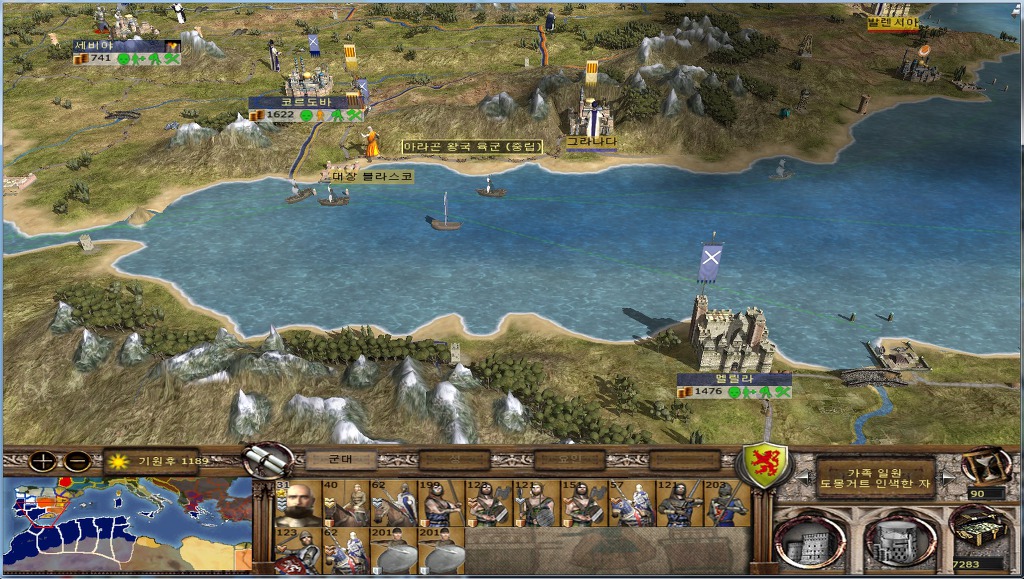
Task: Click the Mediterranean minimap
Action: (x=127, y=524)
